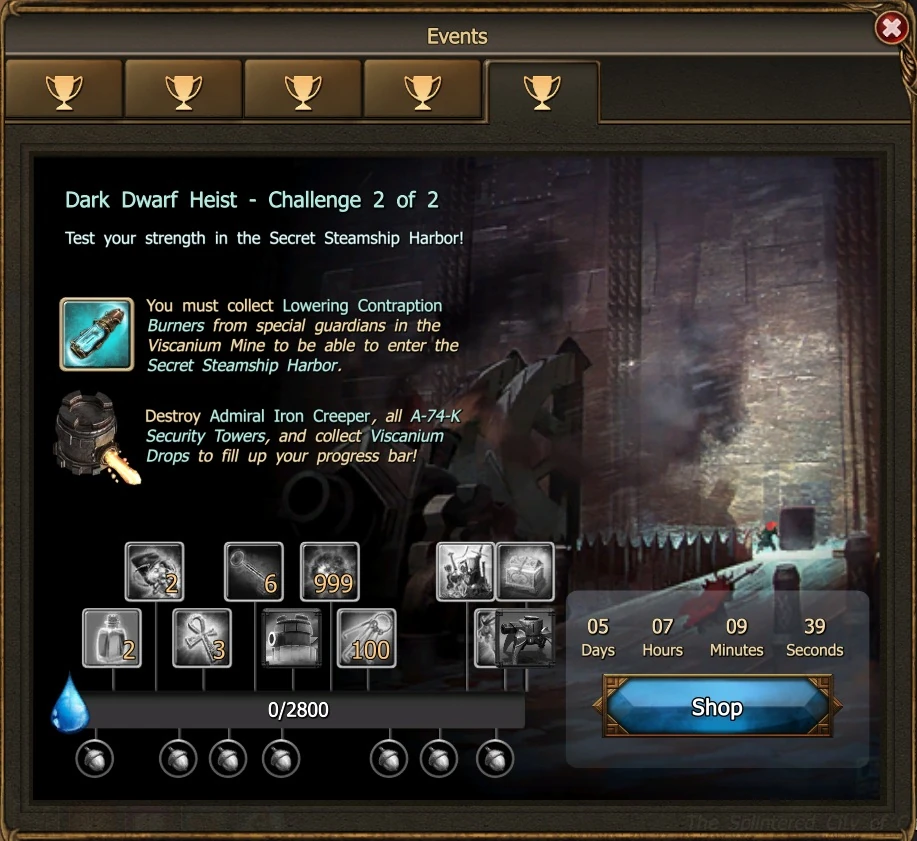Close the Events window
Image resolution: width=917 pixels, height=841 pixels.
click(x=890, y=29)
